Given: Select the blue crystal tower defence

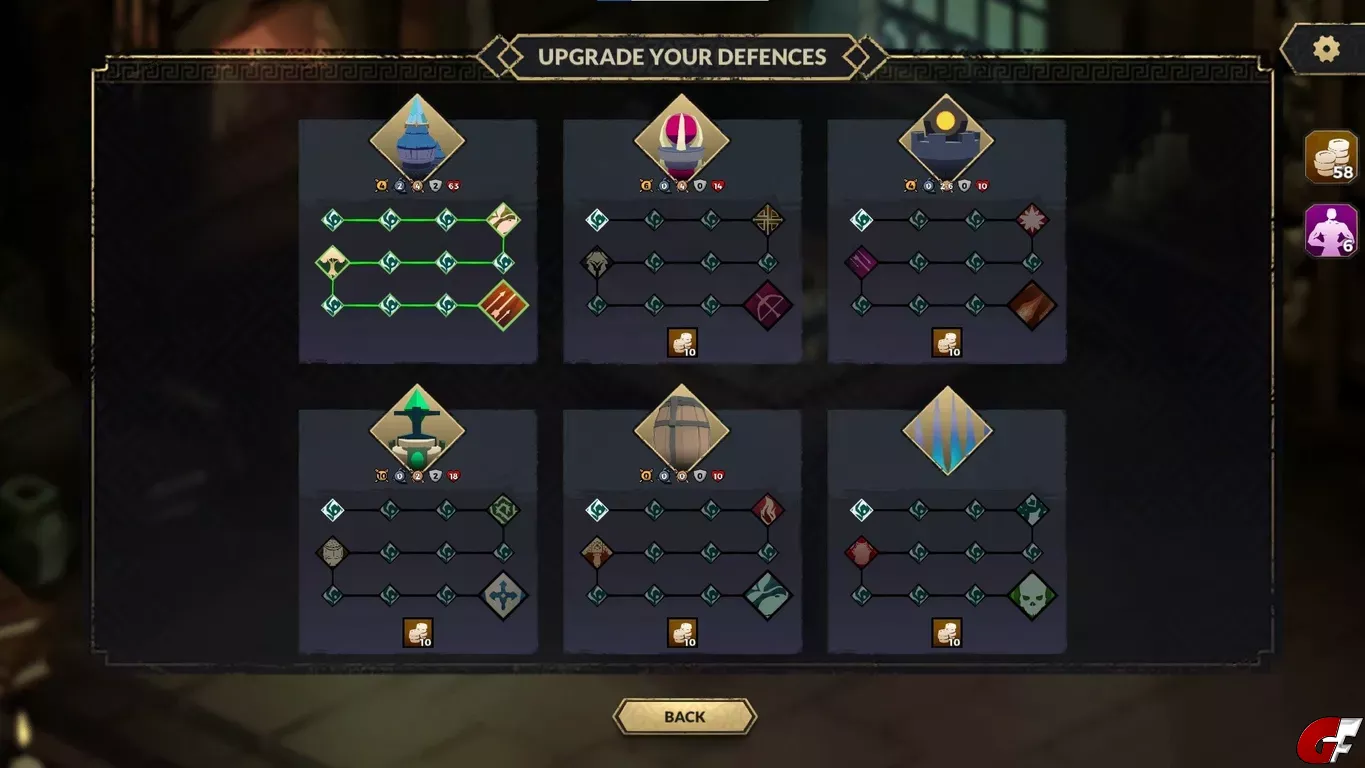Looking at the screenshot, I should (x=417, y=141).
